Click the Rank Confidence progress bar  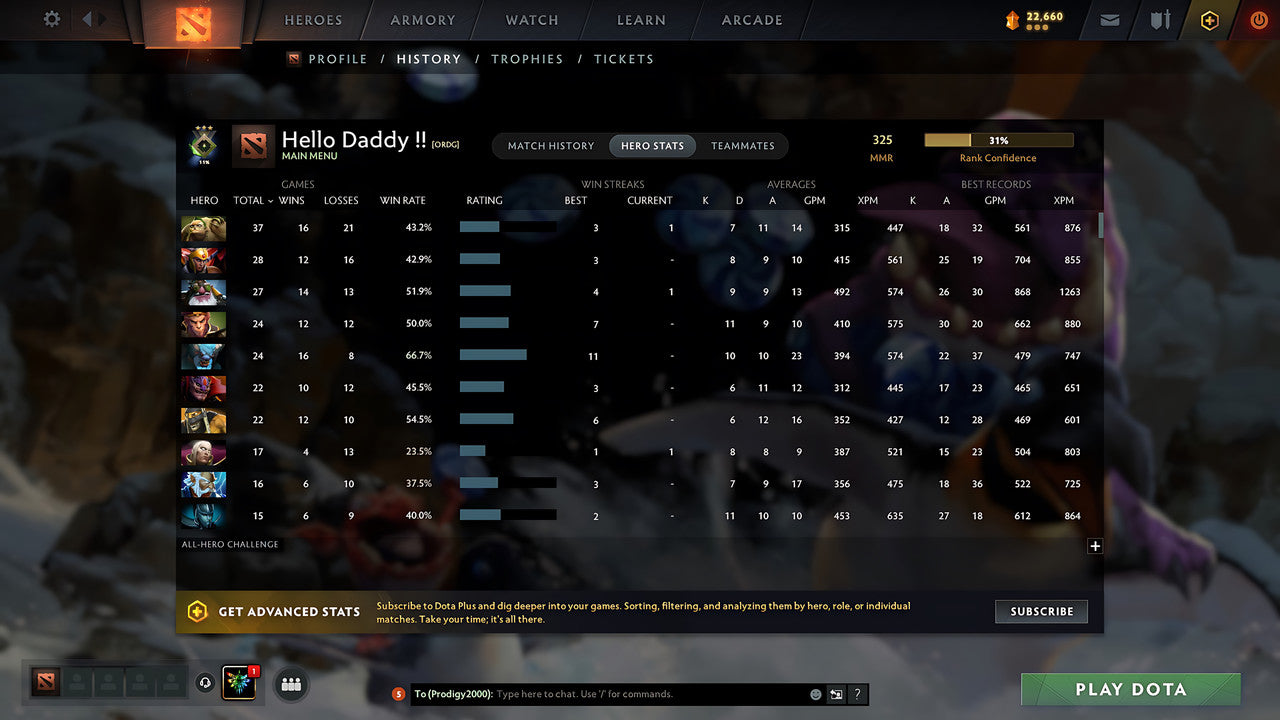998,140
